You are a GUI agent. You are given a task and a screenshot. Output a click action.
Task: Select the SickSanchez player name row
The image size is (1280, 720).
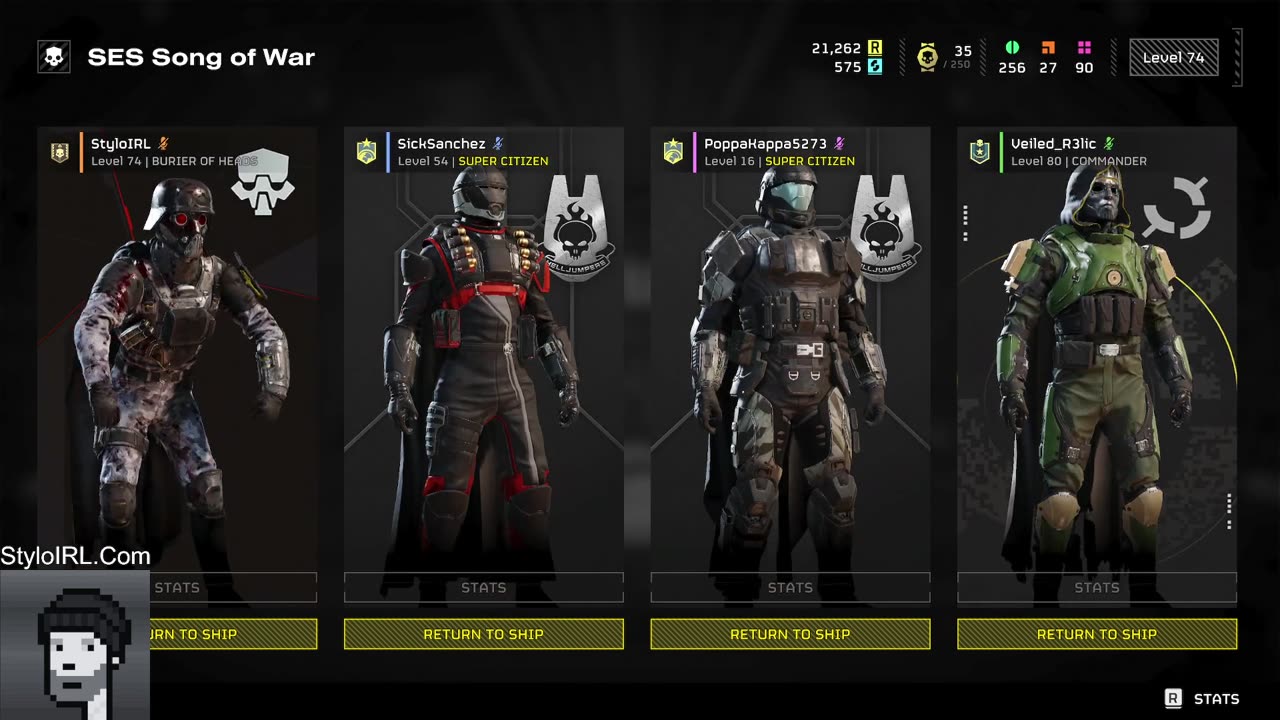(470, 152)
